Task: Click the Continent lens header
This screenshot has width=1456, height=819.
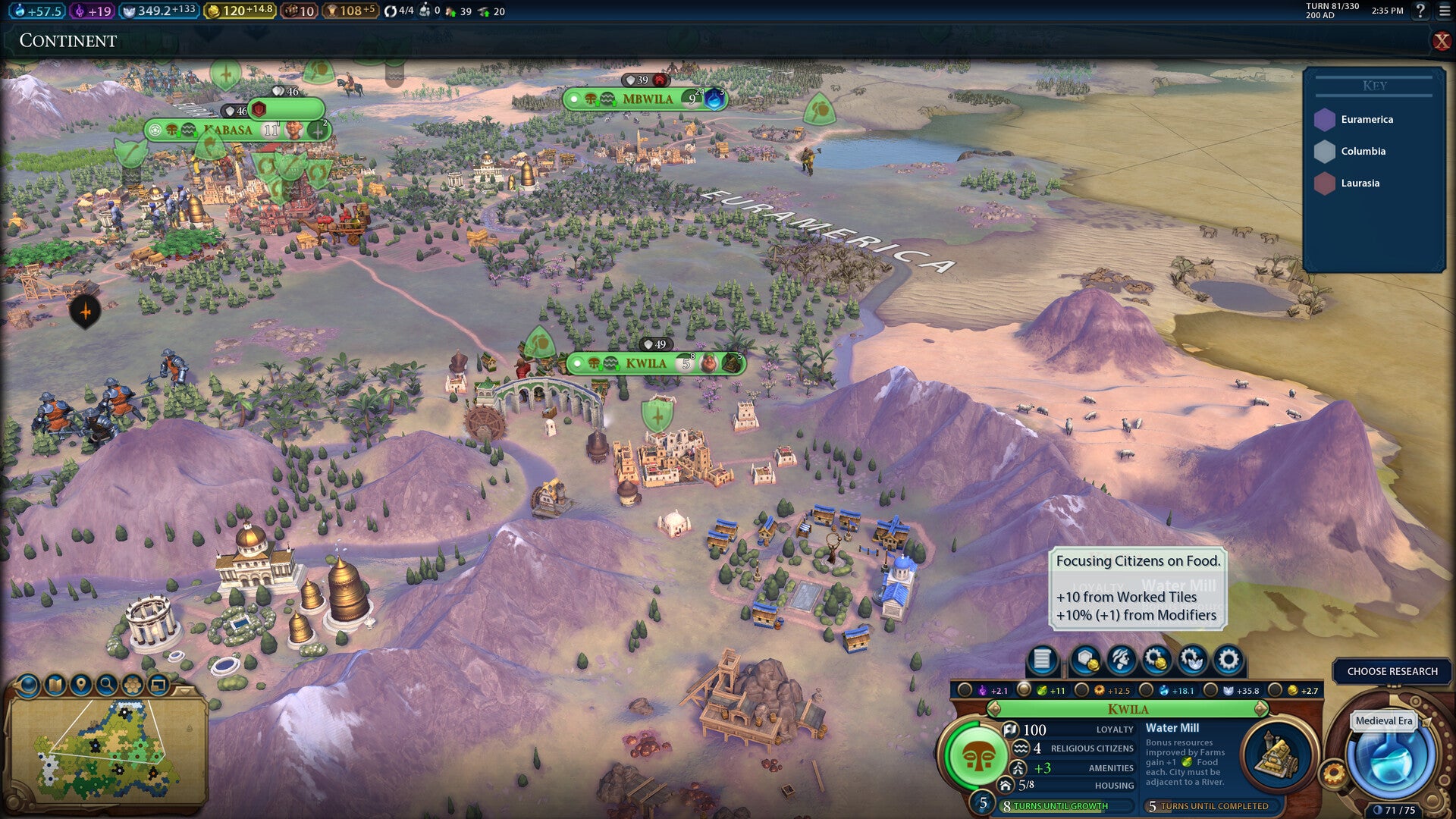Action: click(x=68, y=41)
